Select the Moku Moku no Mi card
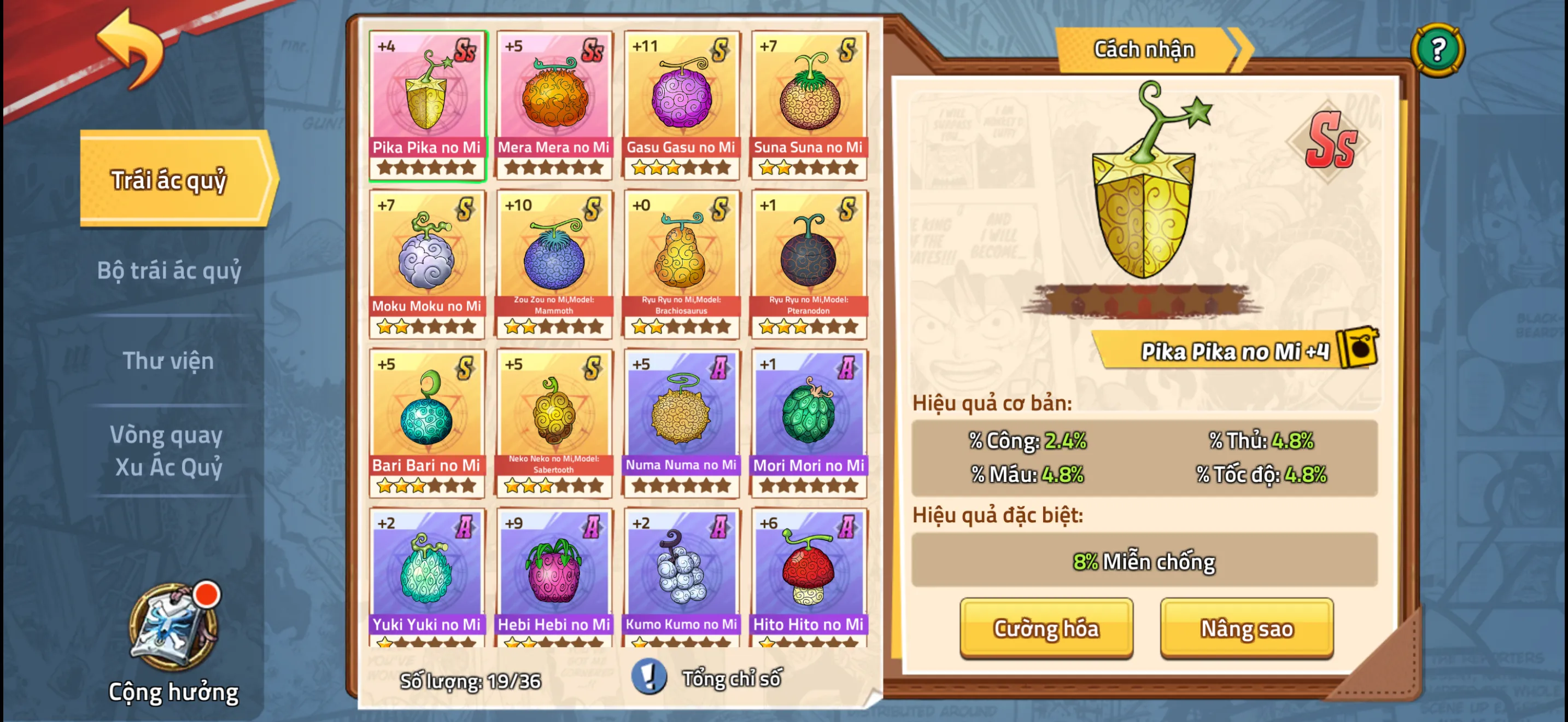The width and height of the screenshot is (1568, 722). point(426,264)
